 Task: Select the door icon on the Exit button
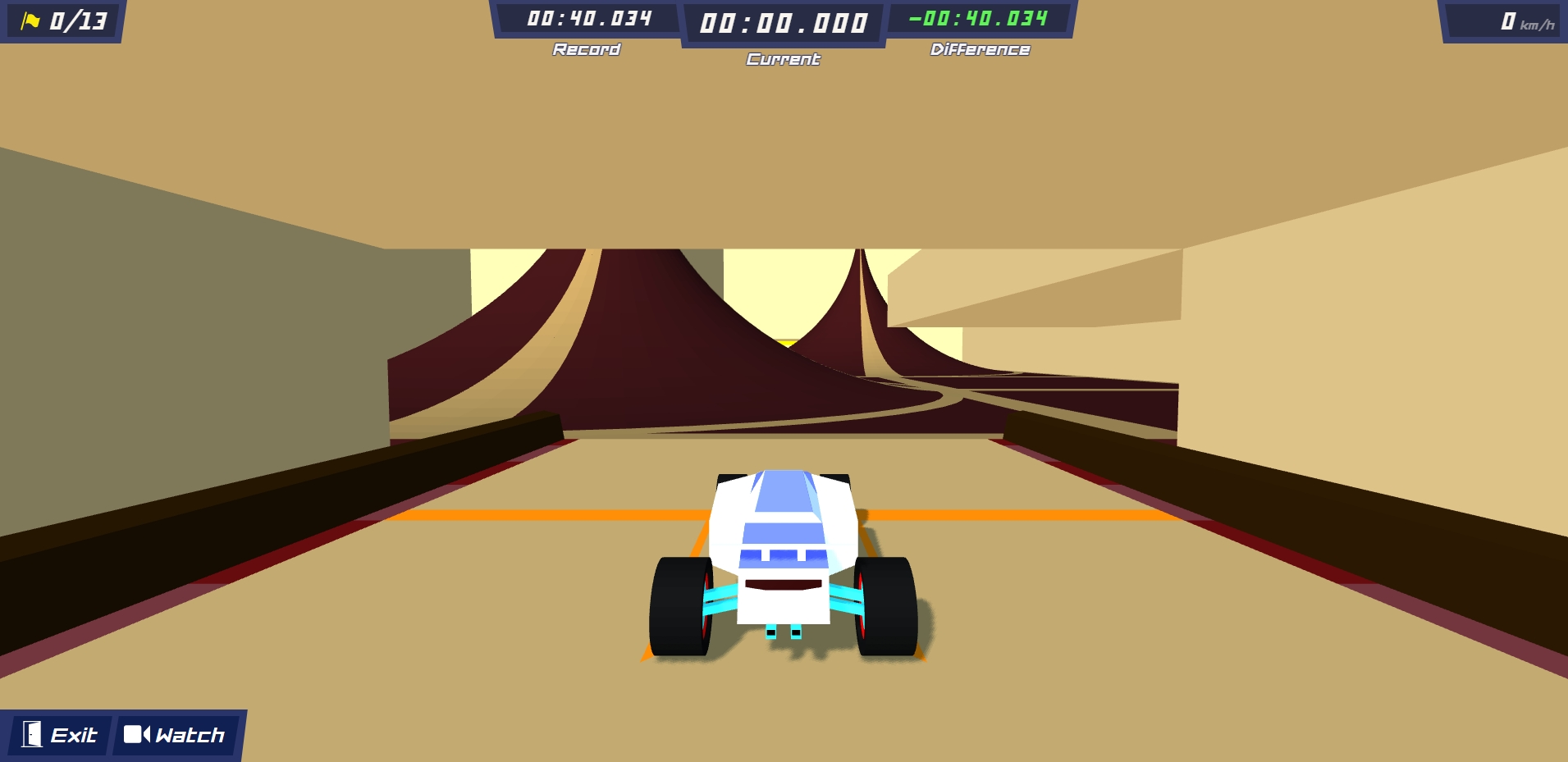tap(31, 734)
